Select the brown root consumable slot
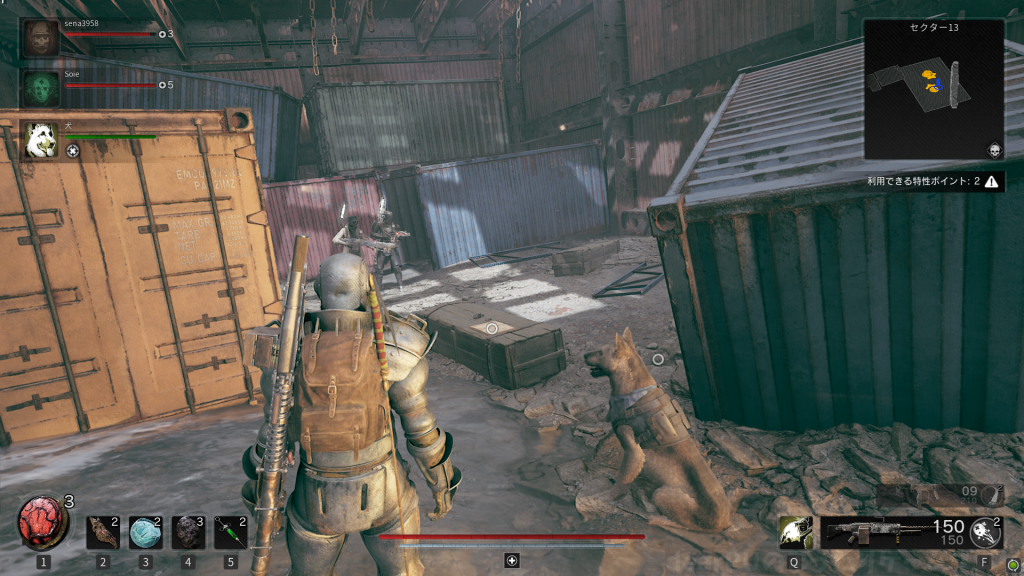 click(x=101, y=533)
